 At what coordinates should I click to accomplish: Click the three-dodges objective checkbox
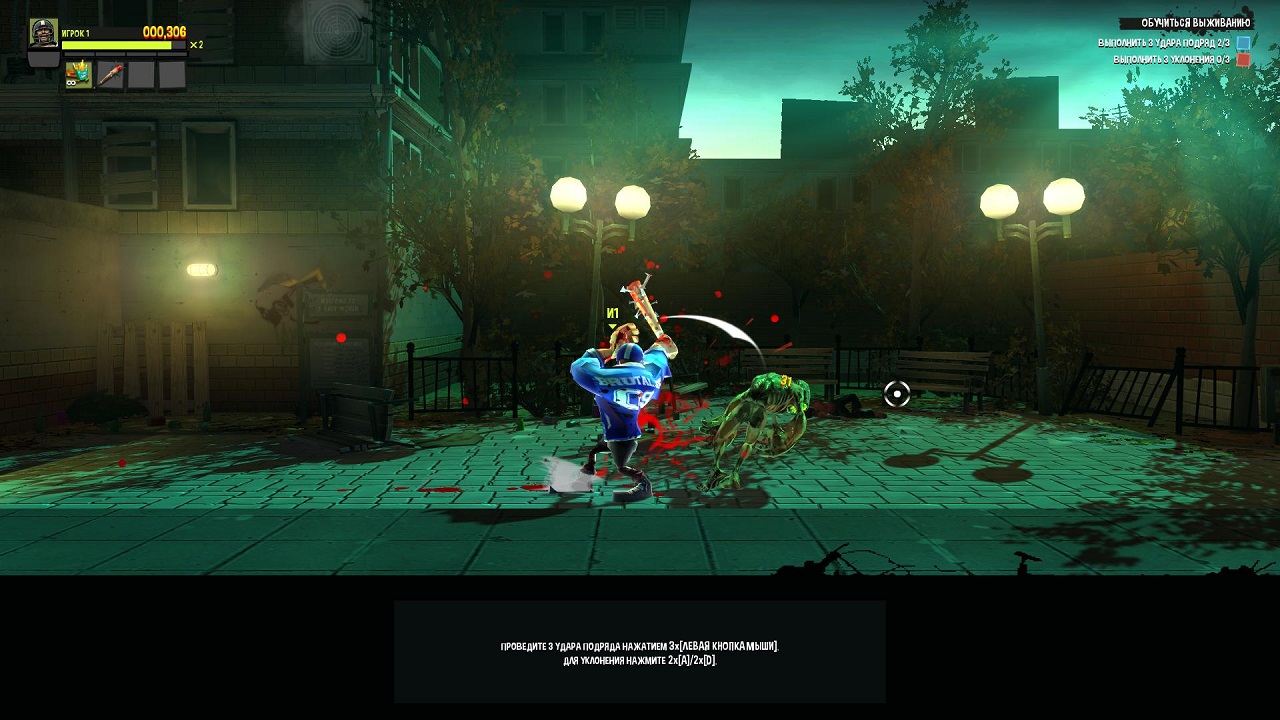1243,60
